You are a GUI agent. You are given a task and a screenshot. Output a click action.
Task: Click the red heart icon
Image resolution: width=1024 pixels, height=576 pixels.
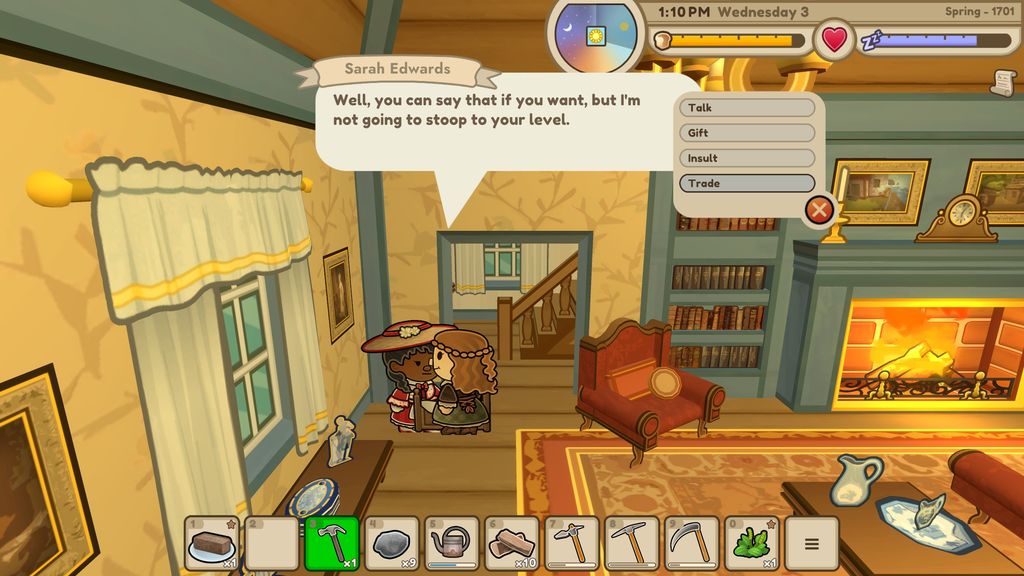833,40
